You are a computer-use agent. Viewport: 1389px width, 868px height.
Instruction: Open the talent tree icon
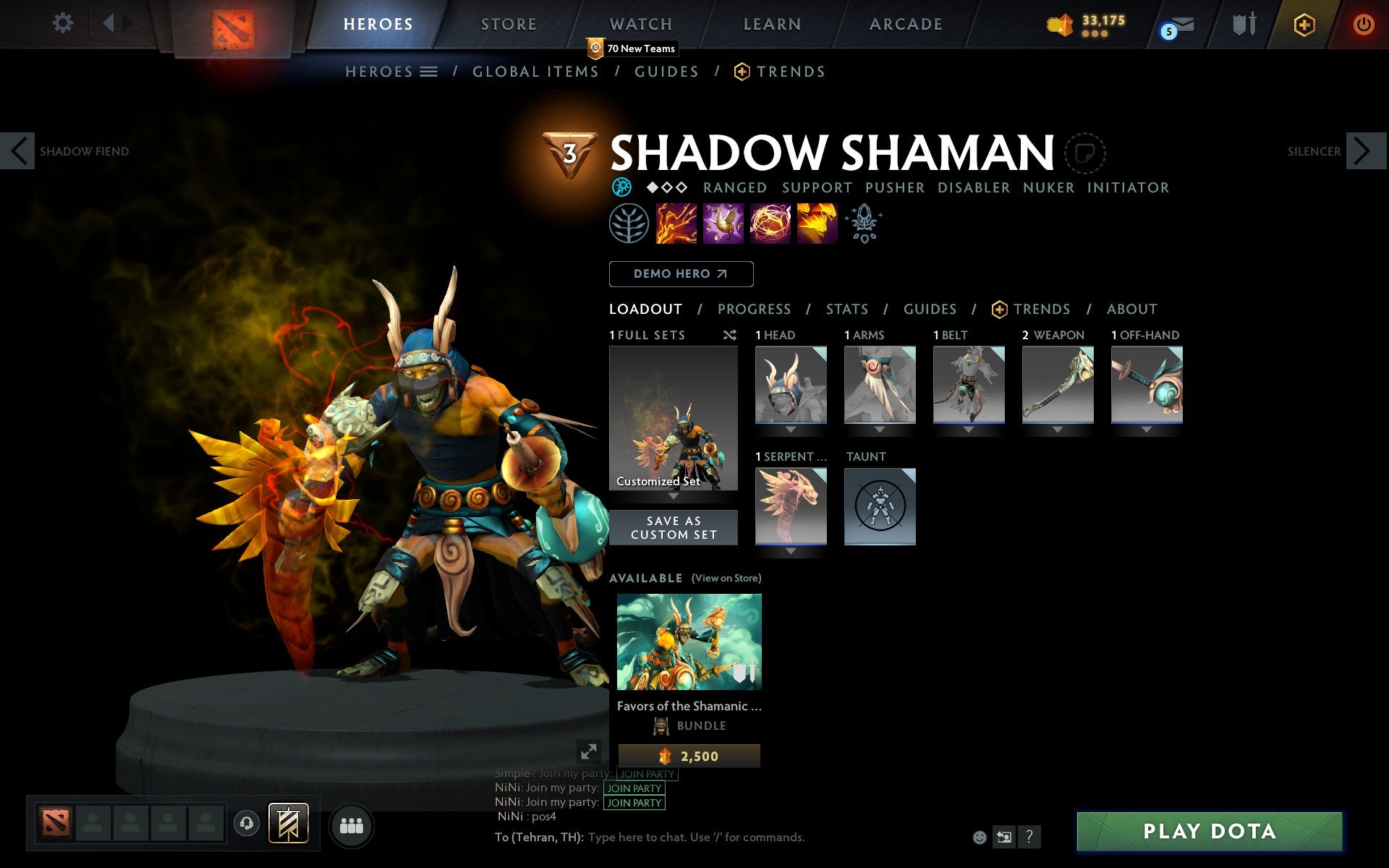click(629, 224)
